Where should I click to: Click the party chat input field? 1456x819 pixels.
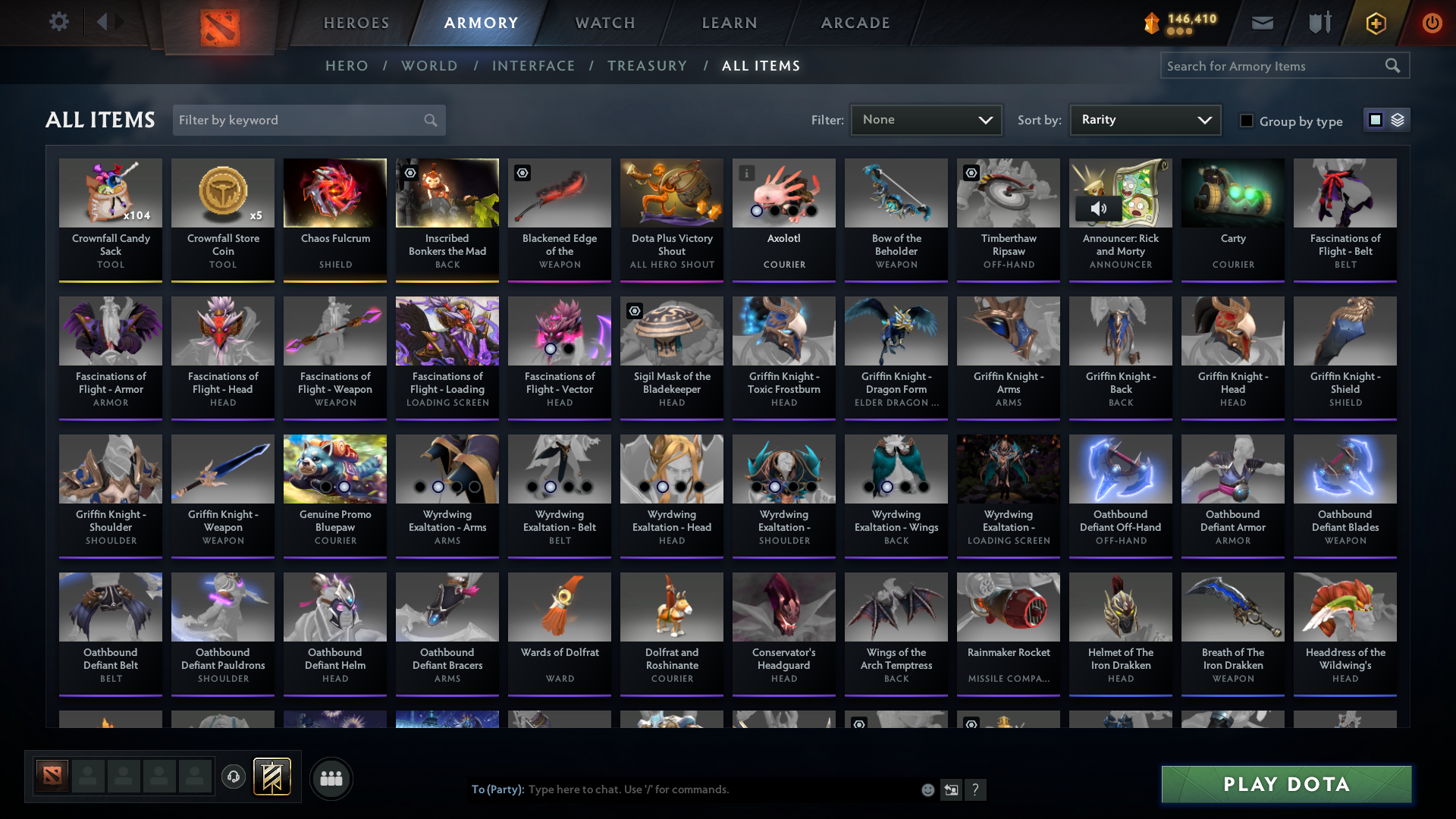click(682, 789)
